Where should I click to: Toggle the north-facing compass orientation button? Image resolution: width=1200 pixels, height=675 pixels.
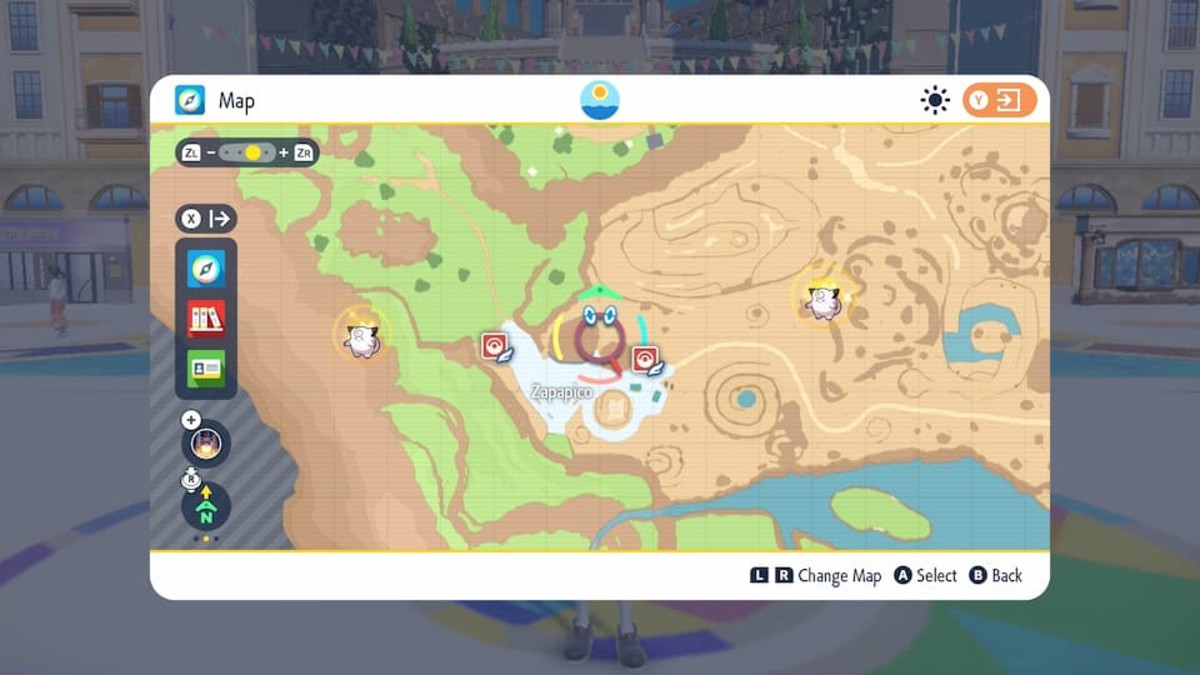coord(206,506)
